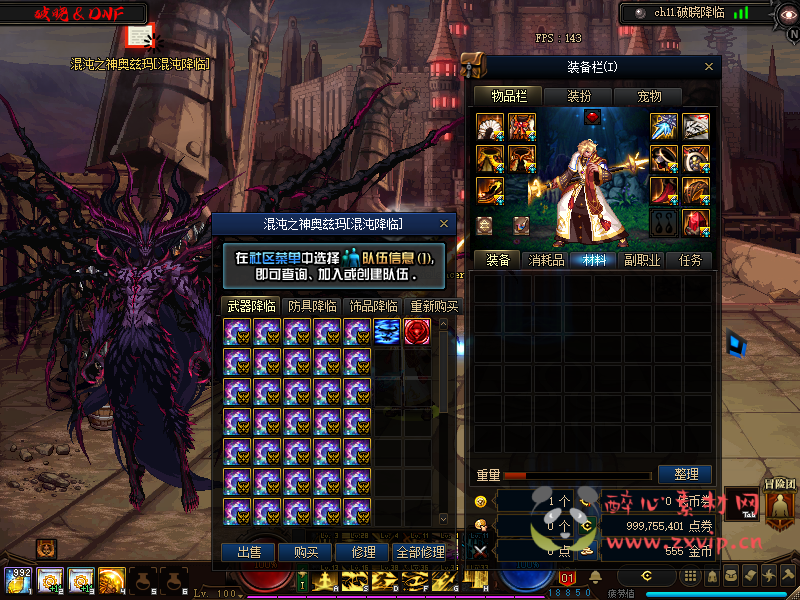Repair everything with 全部修理

click(x=421, y=552)
